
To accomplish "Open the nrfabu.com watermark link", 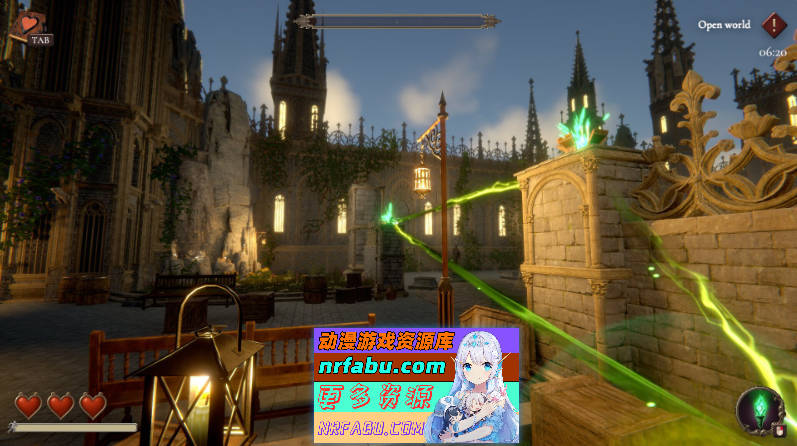I will pyautogui.click(x=381, y=366).
